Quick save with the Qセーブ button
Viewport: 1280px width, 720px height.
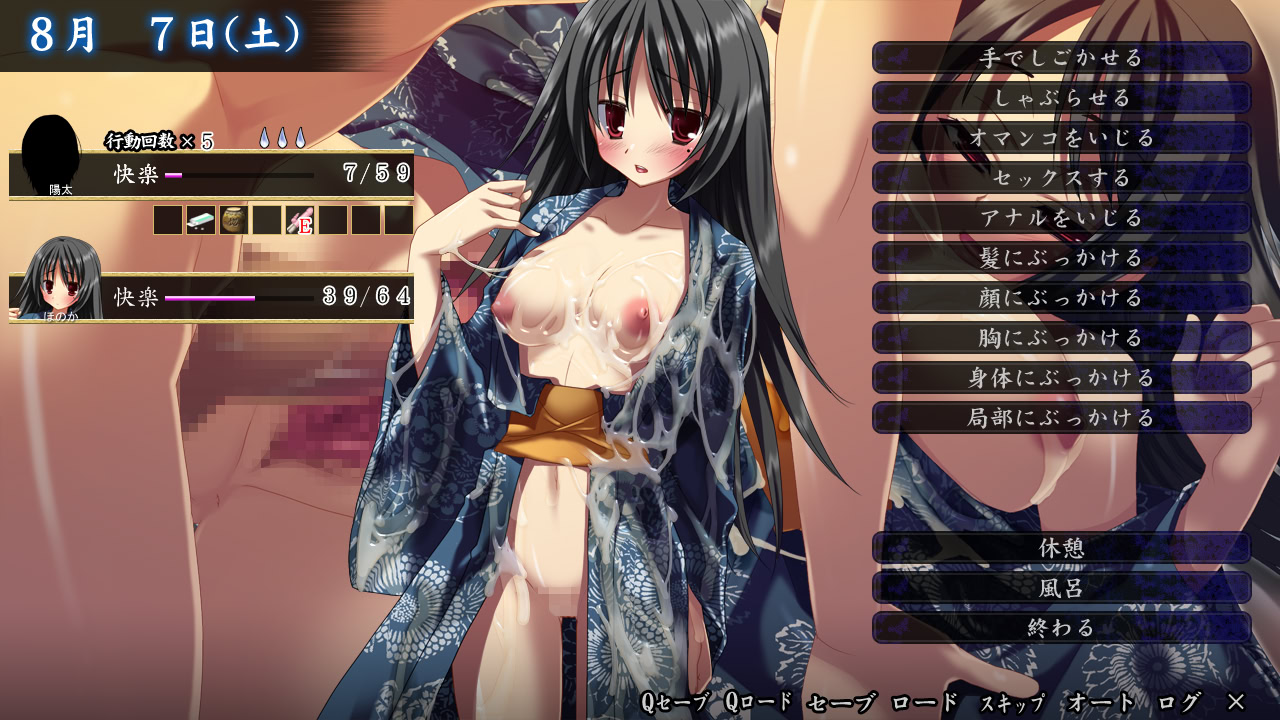pos(674,702)
